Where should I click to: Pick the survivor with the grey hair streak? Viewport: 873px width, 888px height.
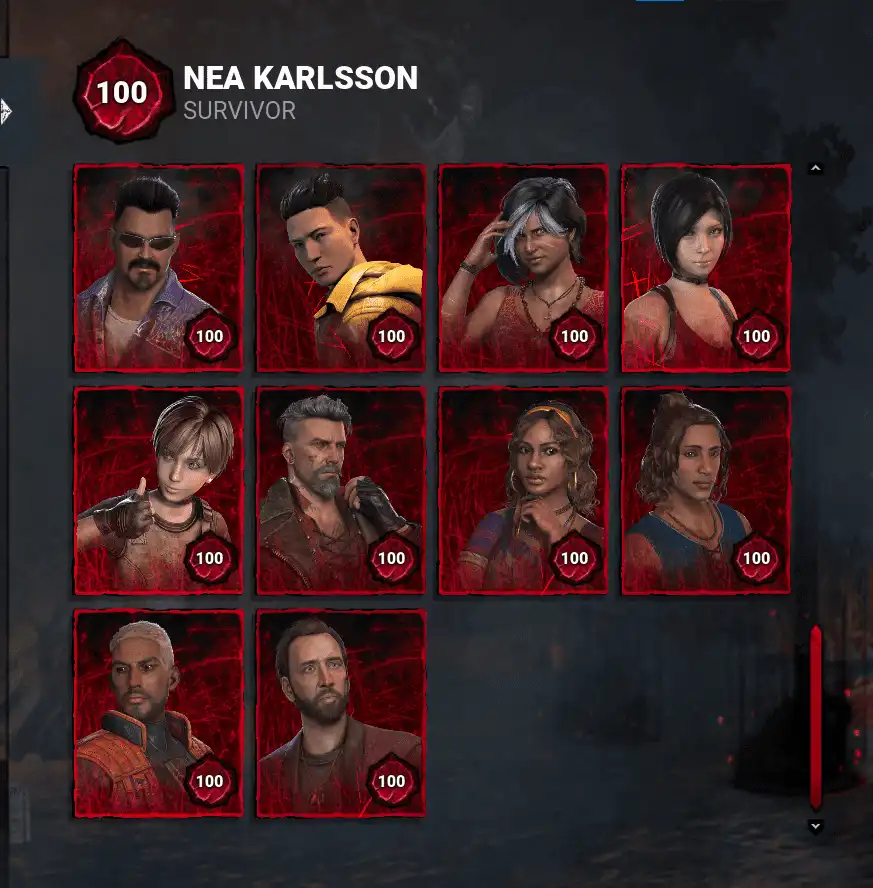click(523, 268)
